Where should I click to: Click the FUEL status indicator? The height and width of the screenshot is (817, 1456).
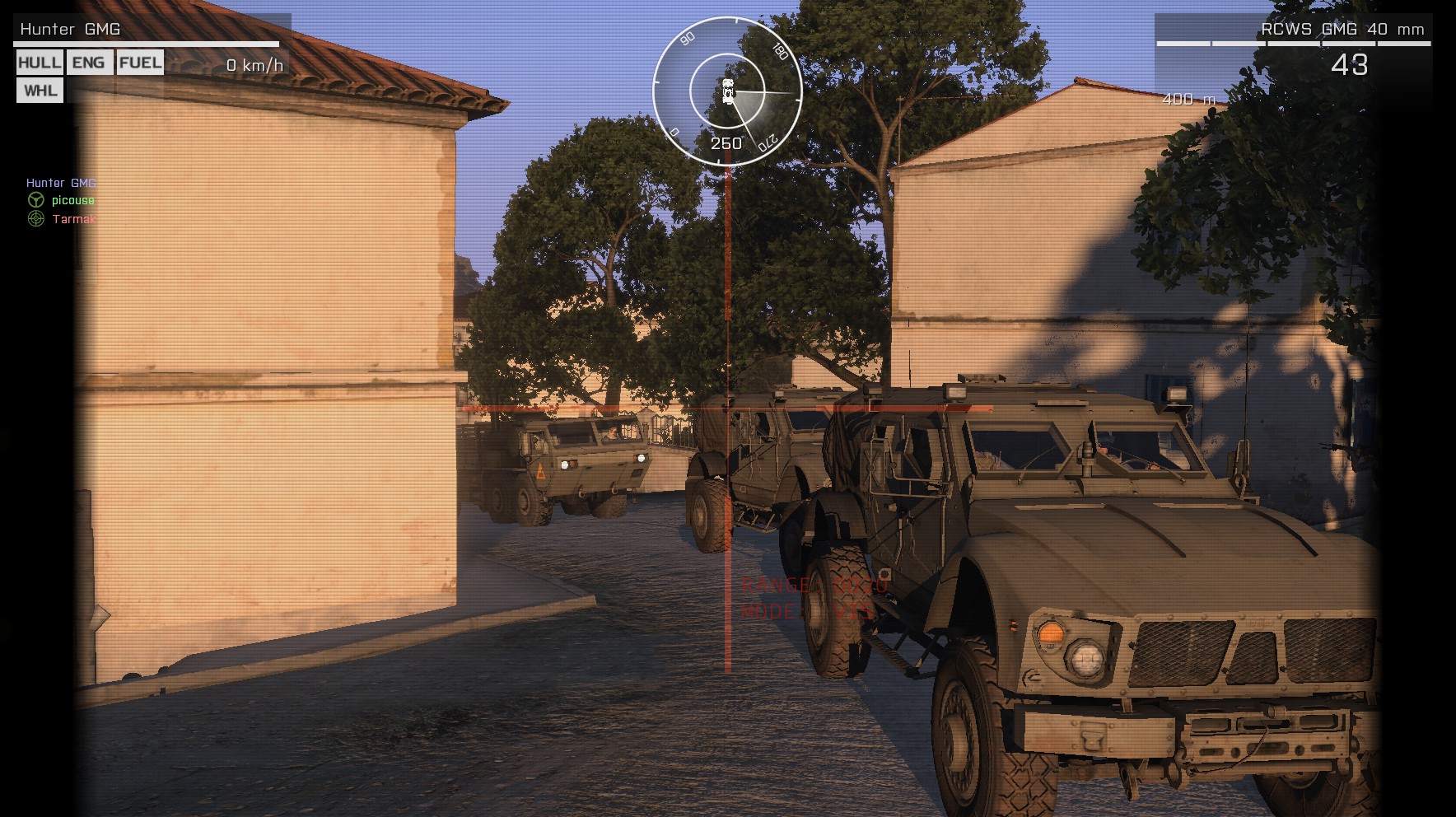pyautogui.click(x=140, y=63)
